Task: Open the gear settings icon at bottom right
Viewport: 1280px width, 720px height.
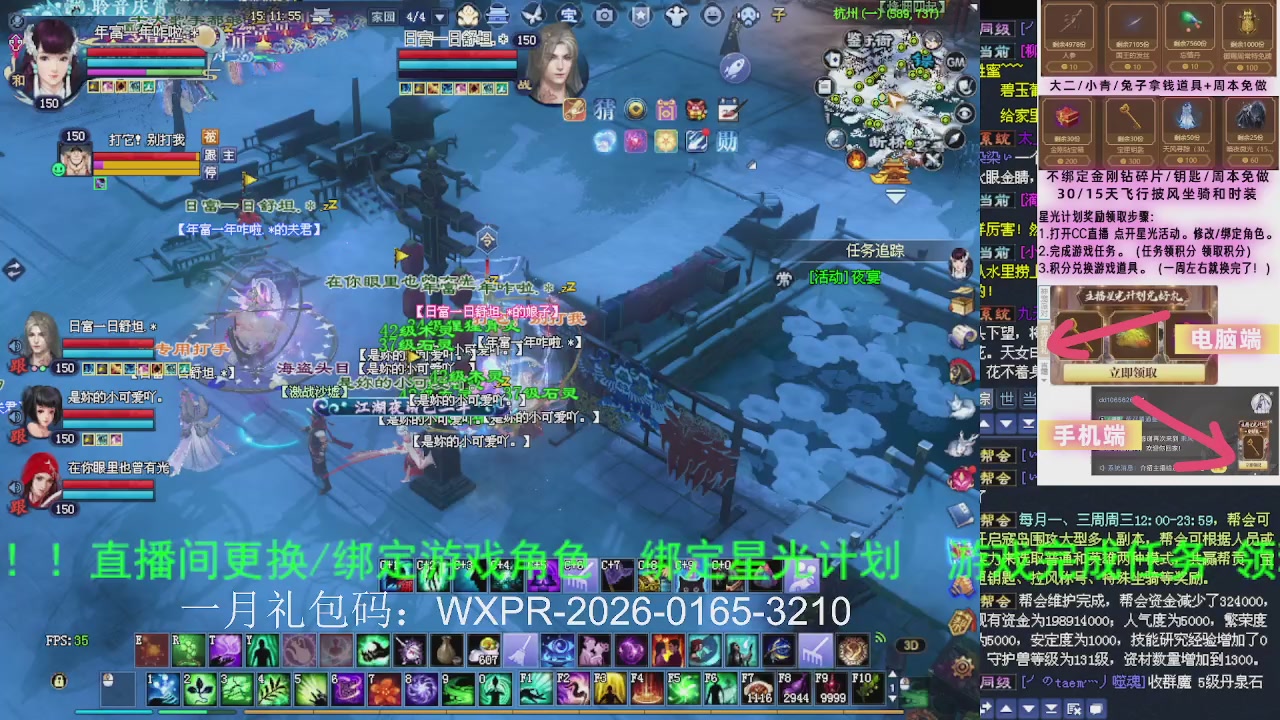Action: 962,666
